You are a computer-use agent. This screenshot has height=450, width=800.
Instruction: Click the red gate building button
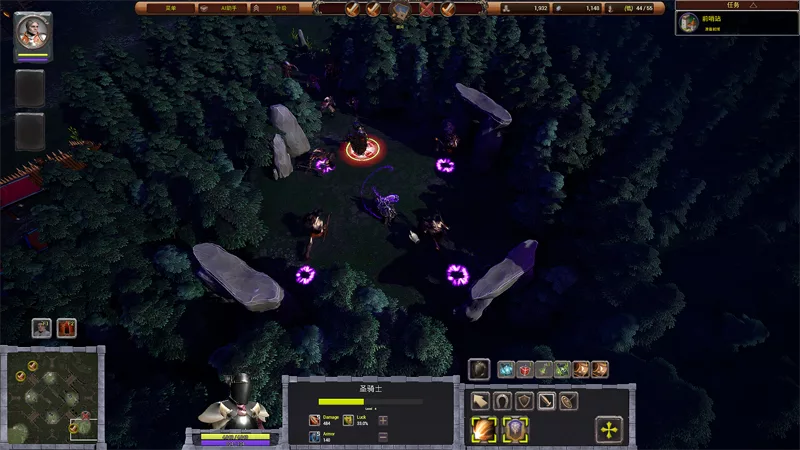click(67, 327)
